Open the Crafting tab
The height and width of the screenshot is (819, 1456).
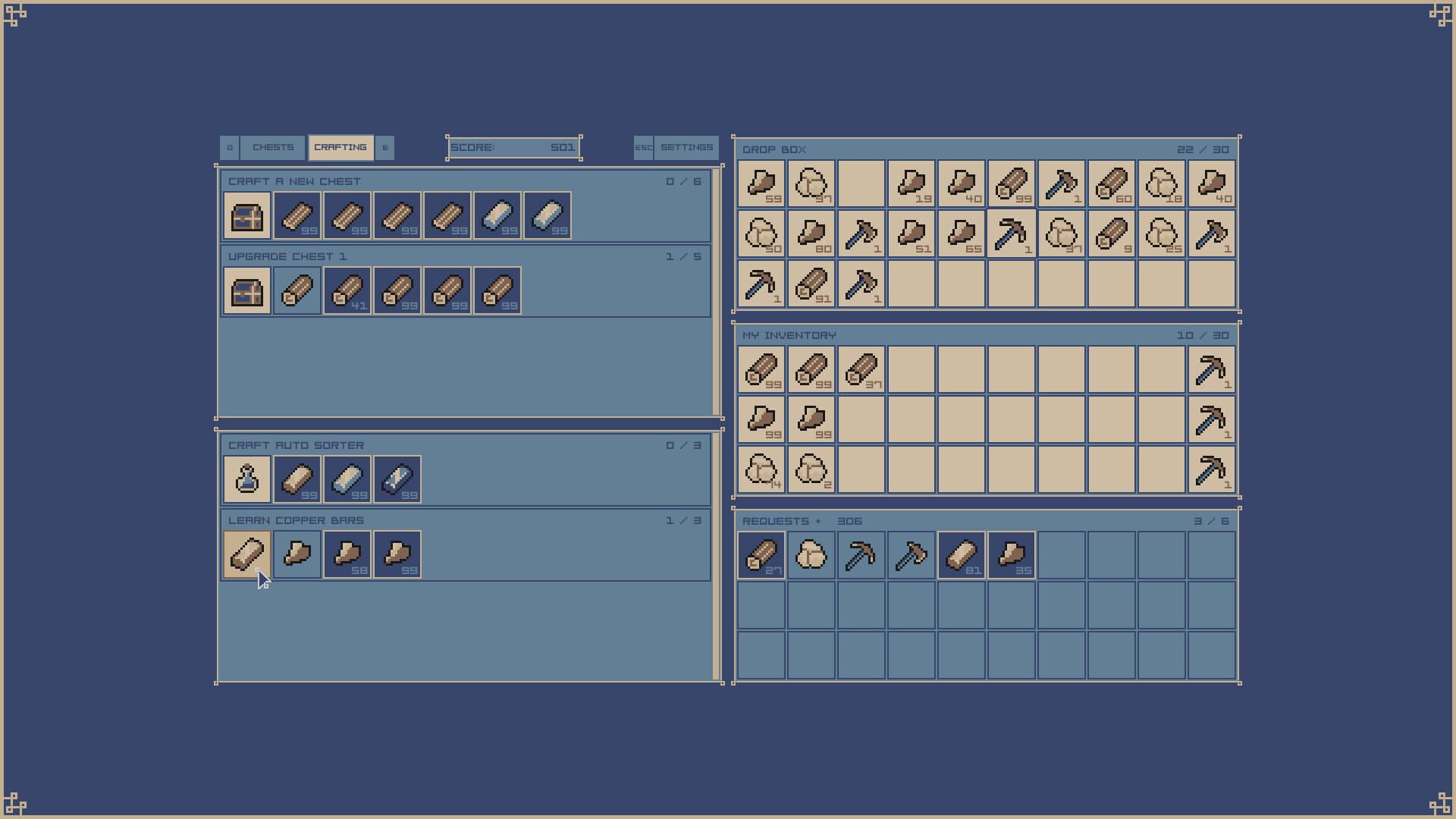[340, 147]
